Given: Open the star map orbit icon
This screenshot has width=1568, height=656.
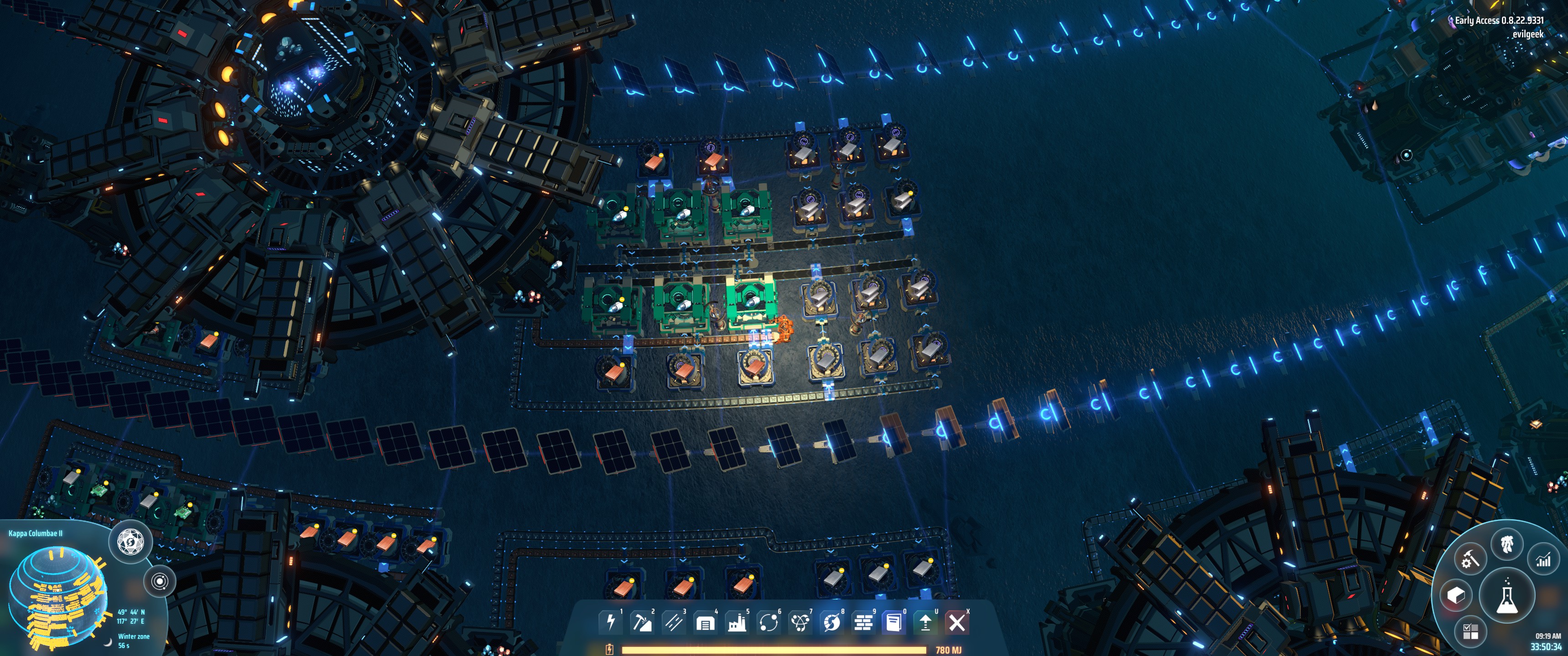Looking at the screenshot, I should pyautogui.click(x=160, y=582).
